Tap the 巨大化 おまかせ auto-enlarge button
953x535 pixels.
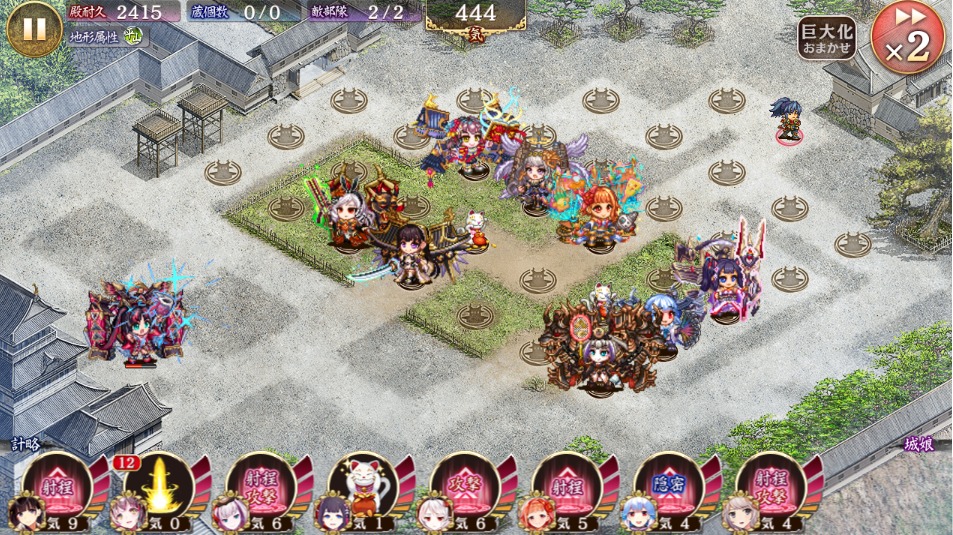pyautogui.click(x=826, y=38)
